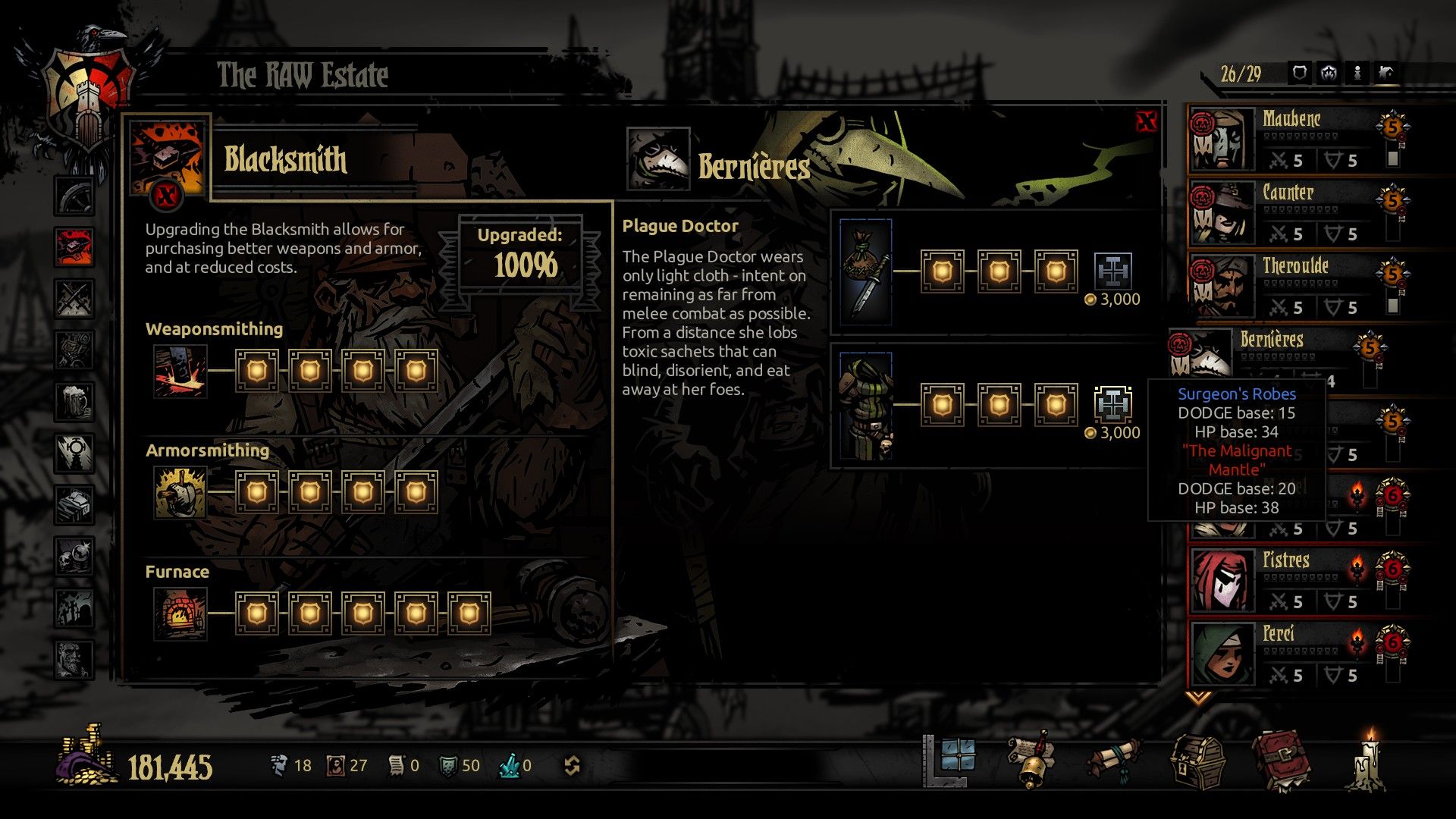
Task: Select the Stagecoach wheel icon in sidebar
Action: [74, 195]
